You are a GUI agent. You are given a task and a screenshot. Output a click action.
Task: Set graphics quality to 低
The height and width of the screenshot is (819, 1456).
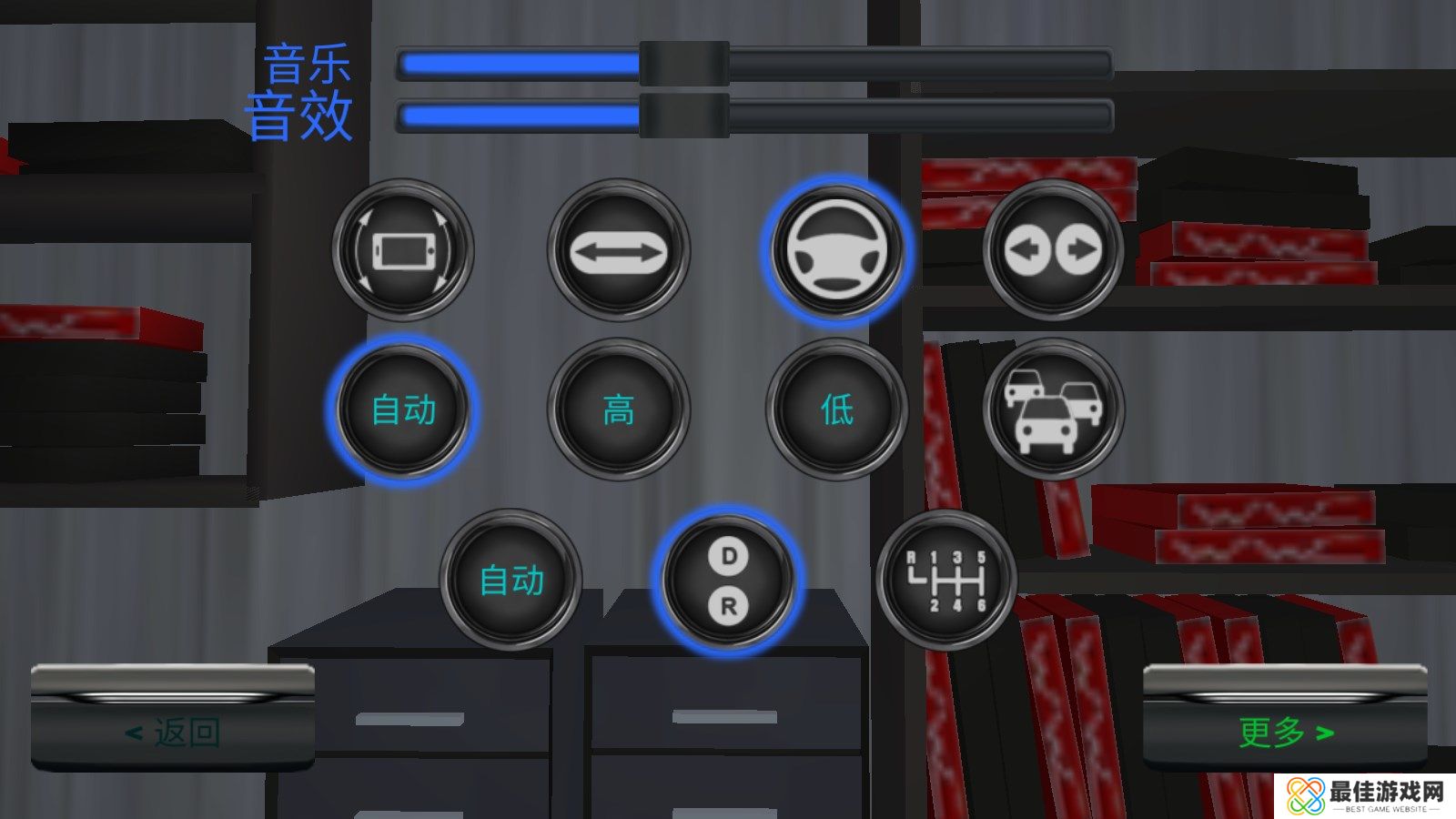[835, 410]
